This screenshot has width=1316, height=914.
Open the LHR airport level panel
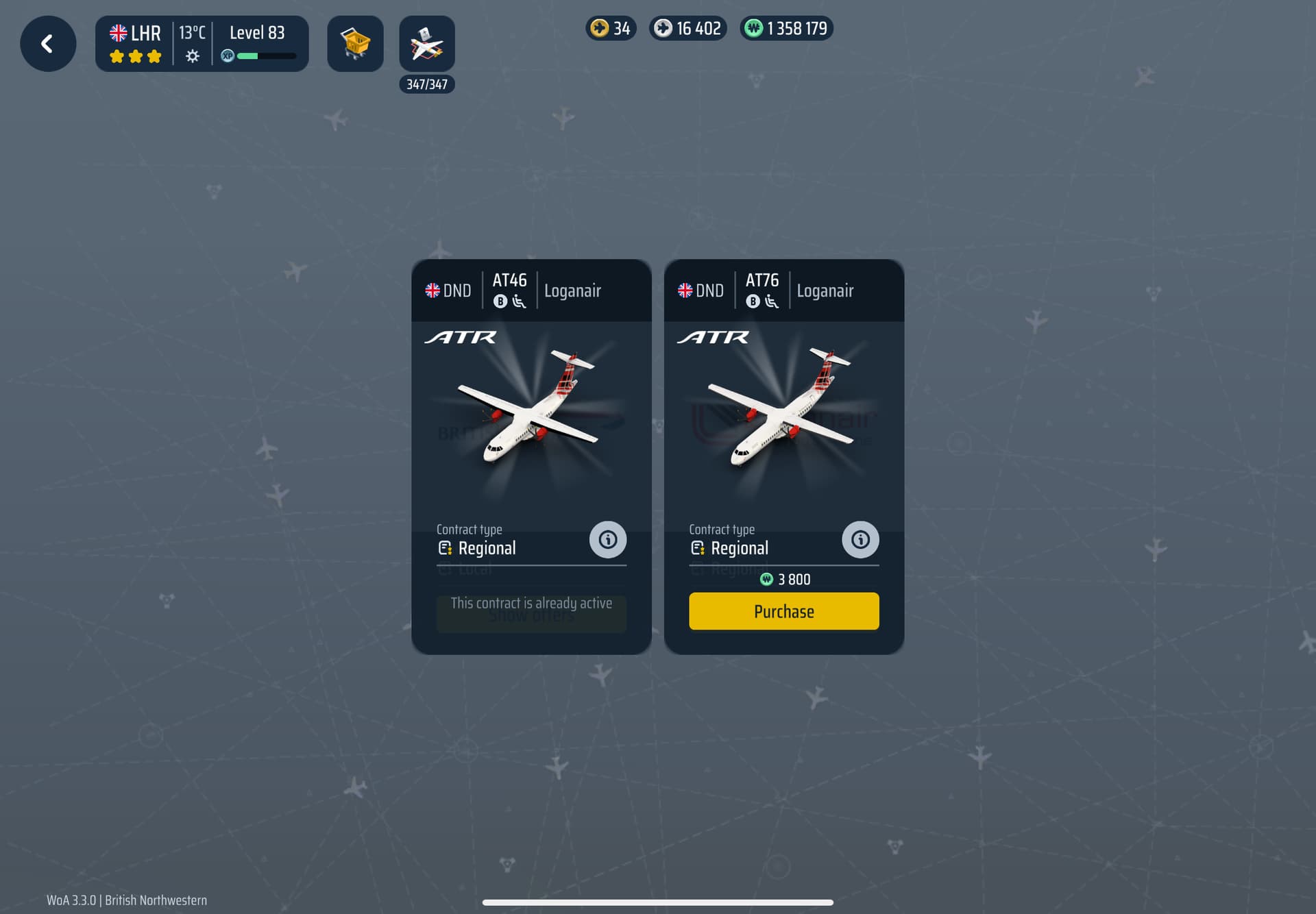(202, 44)
